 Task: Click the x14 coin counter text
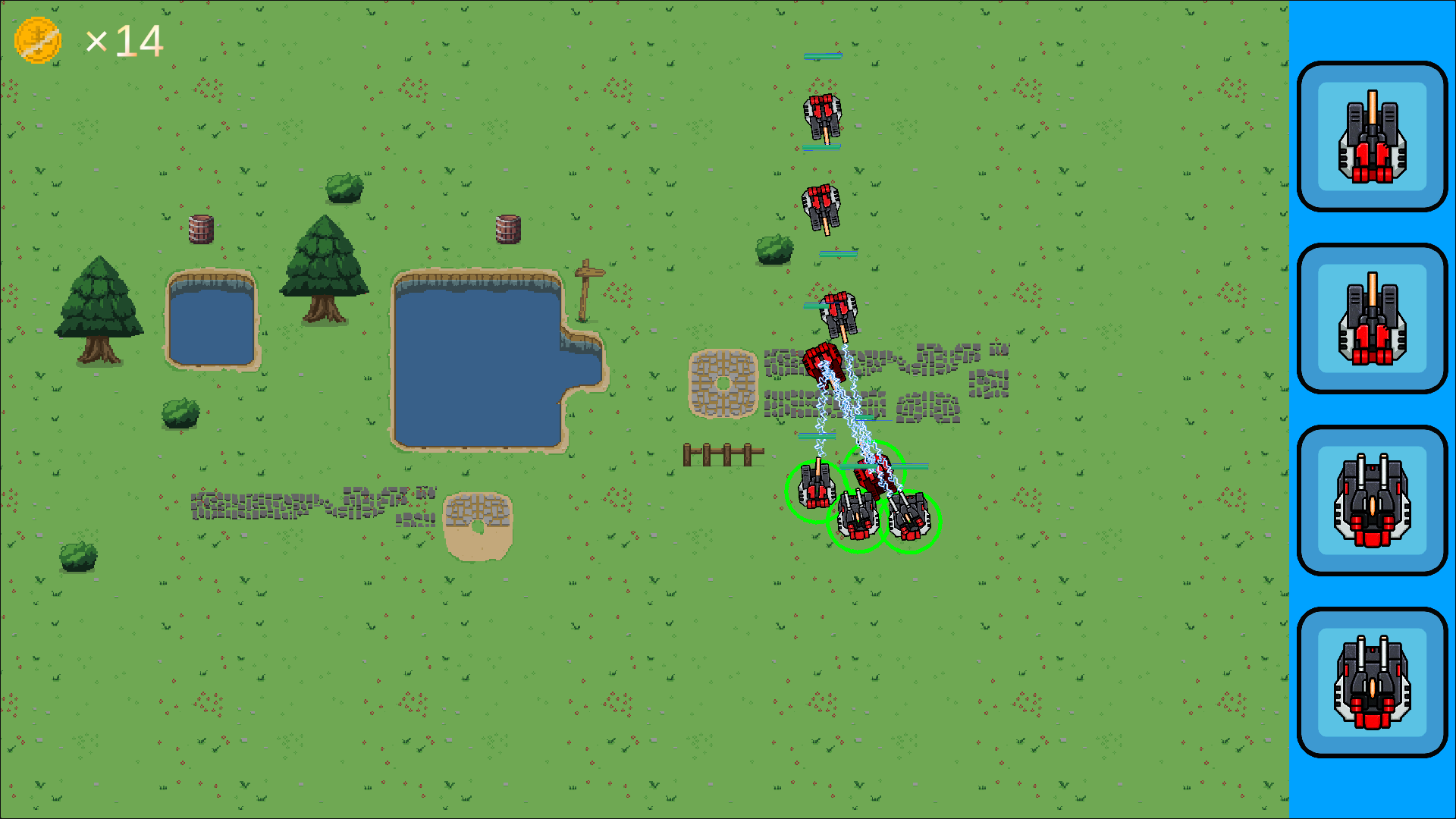click(x=124, y=39)
